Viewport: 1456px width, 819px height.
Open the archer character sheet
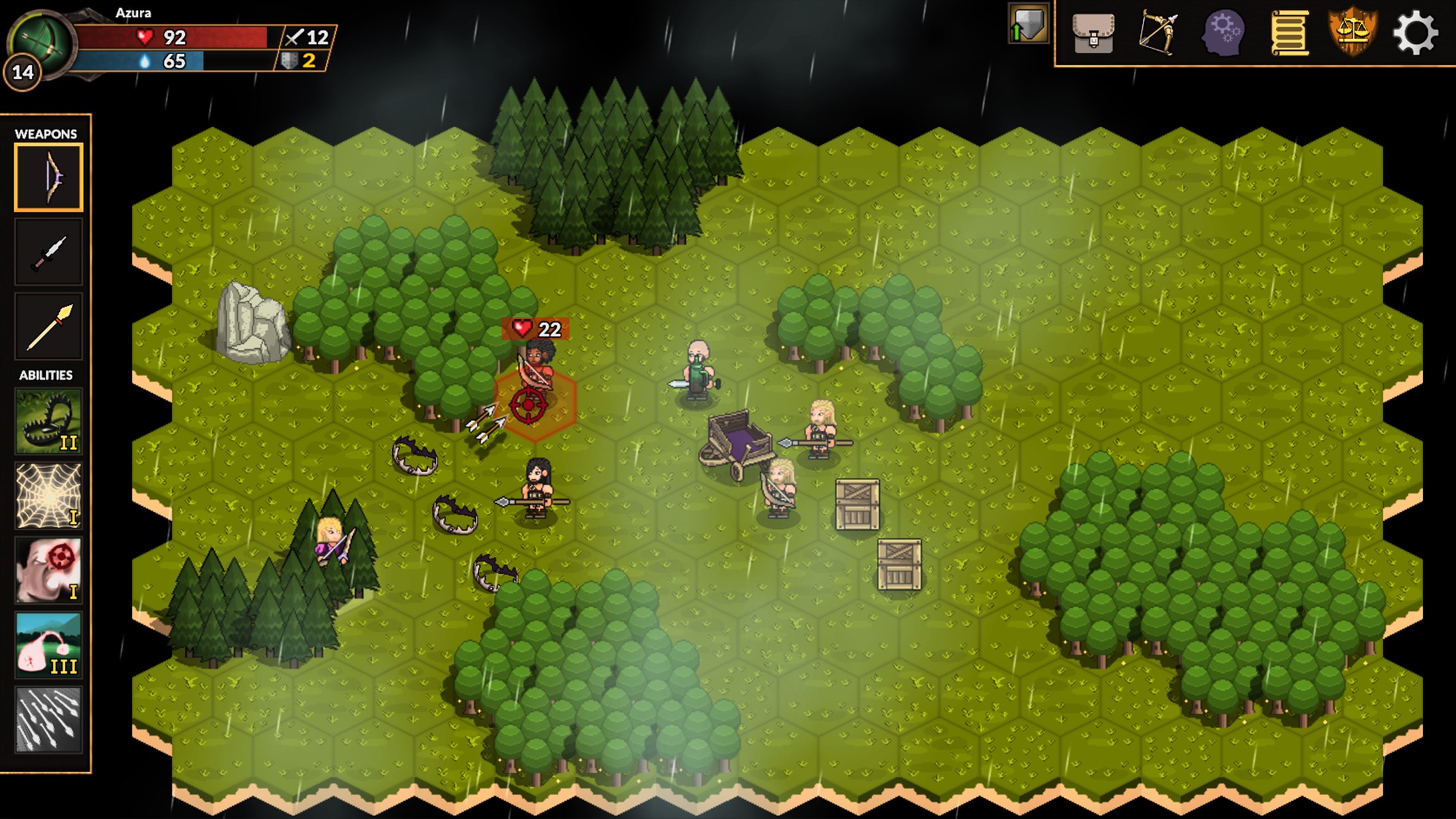pos(1158,32)
